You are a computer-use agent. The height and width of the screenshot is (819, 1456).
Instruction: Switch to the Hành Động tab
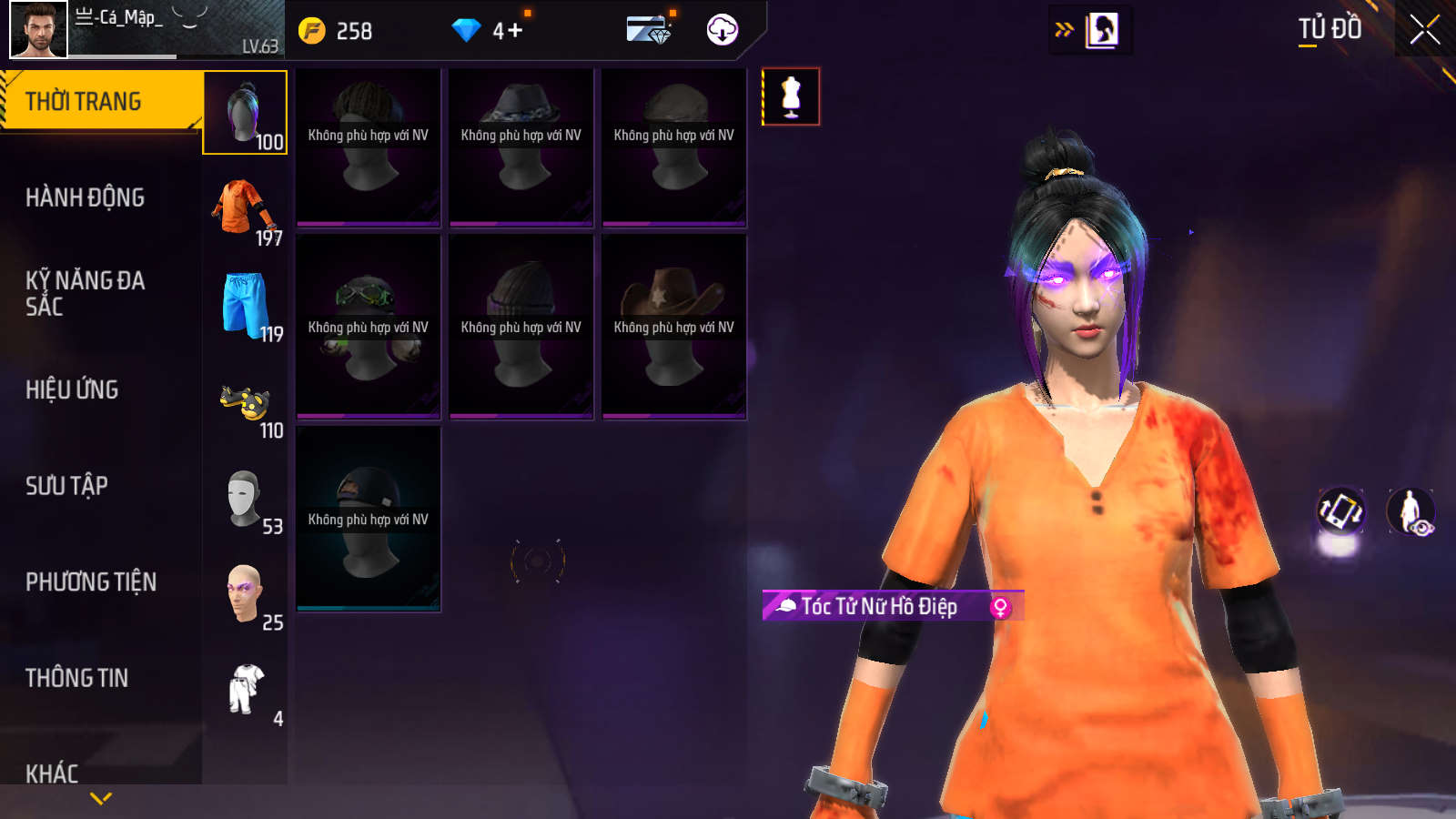[85, 197]
